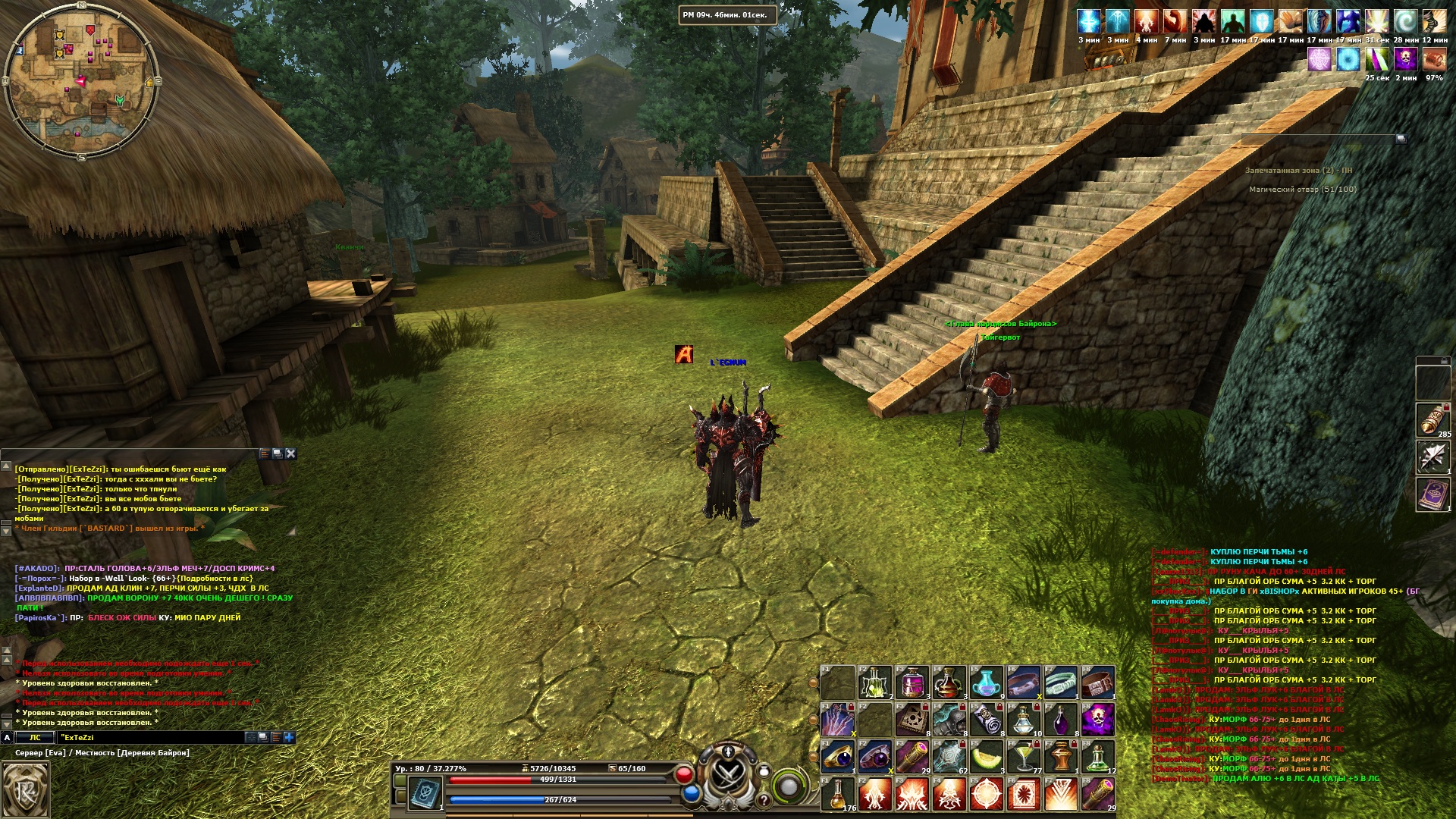The width and height of the screenshot is (1456, 819).
Task: Open the question mark help button
Action: click(764, 800)
